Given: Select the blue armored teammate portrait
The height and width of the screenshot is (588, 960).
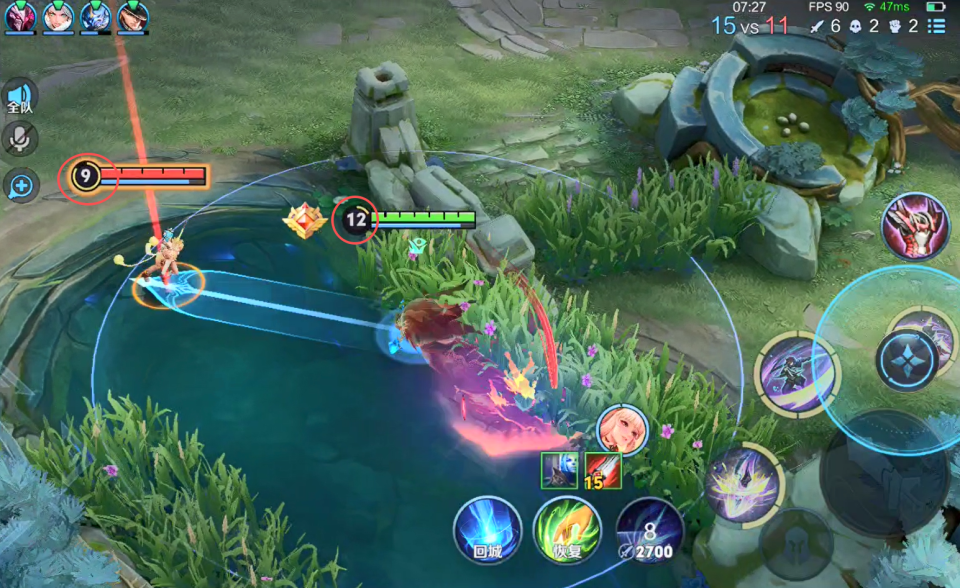Looking at the screenshot, I should click(96, 17).
